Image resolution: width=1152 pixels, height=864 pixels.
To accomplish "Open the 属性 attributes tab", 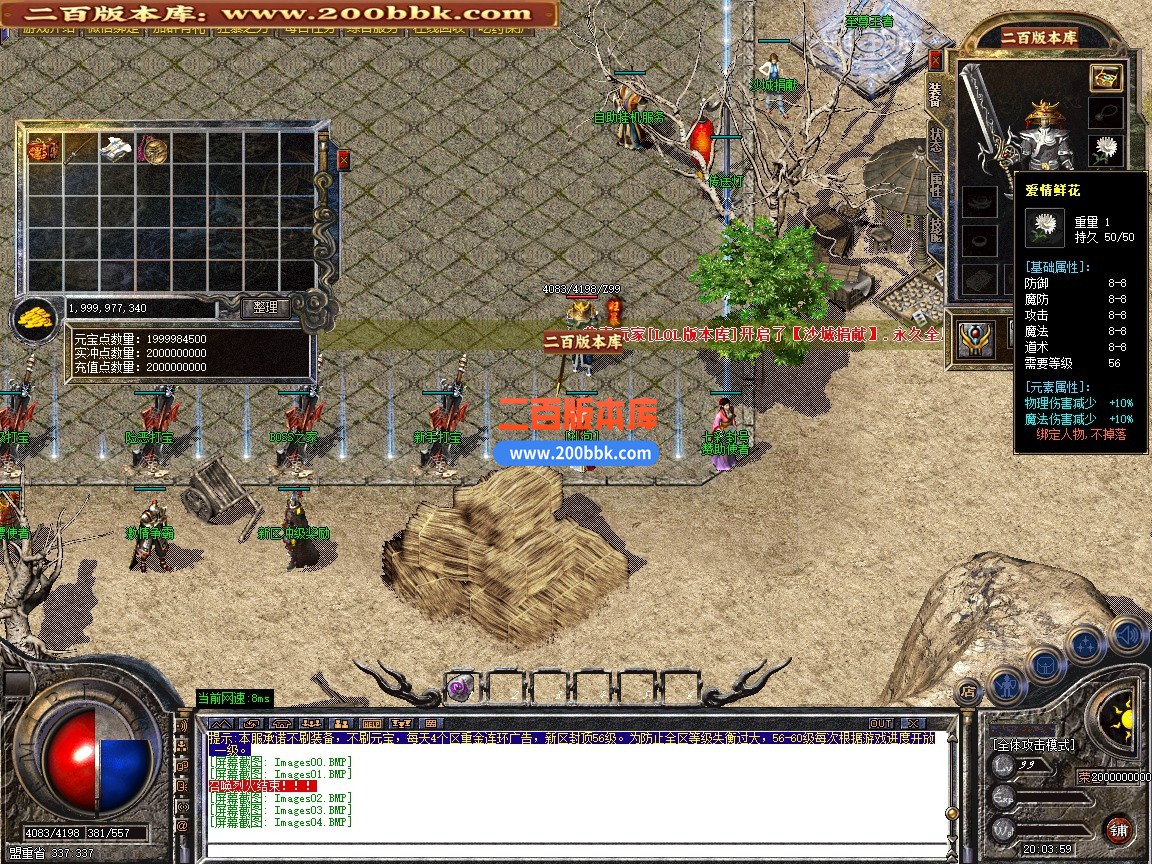I will point(936,186).
